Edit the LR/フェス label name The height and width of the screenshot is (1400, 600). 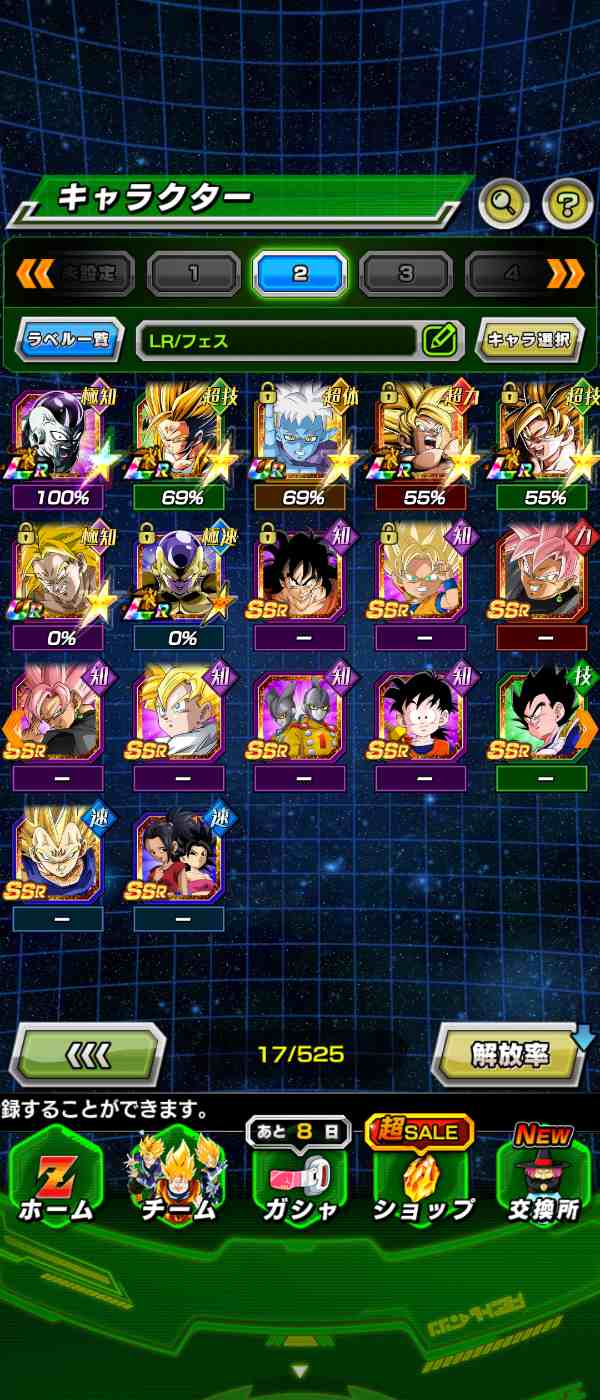tap(440, 340)
